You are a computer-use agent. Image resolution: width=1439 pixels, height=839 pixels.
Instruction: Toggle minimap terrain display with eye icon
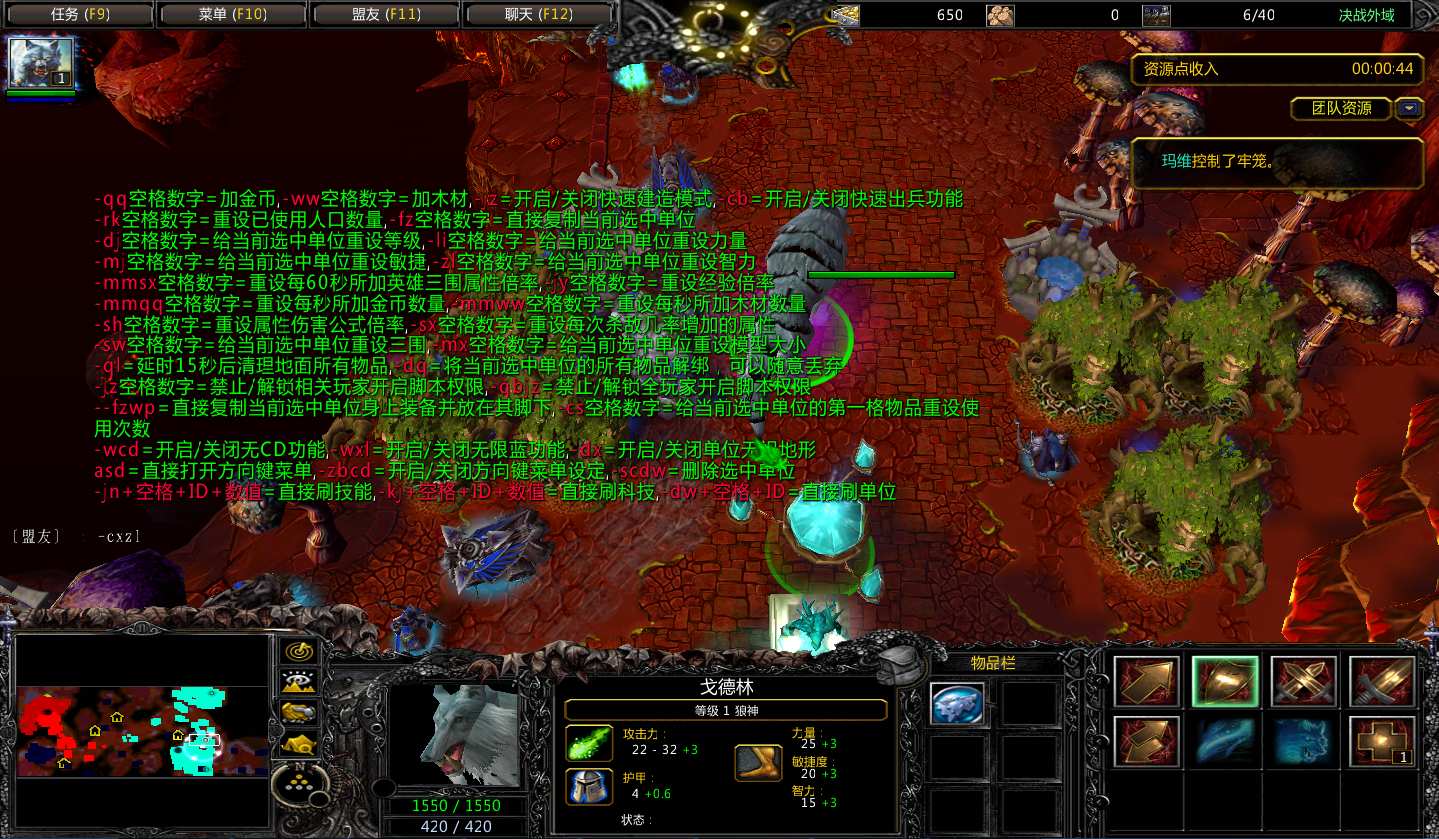(298, 683)
